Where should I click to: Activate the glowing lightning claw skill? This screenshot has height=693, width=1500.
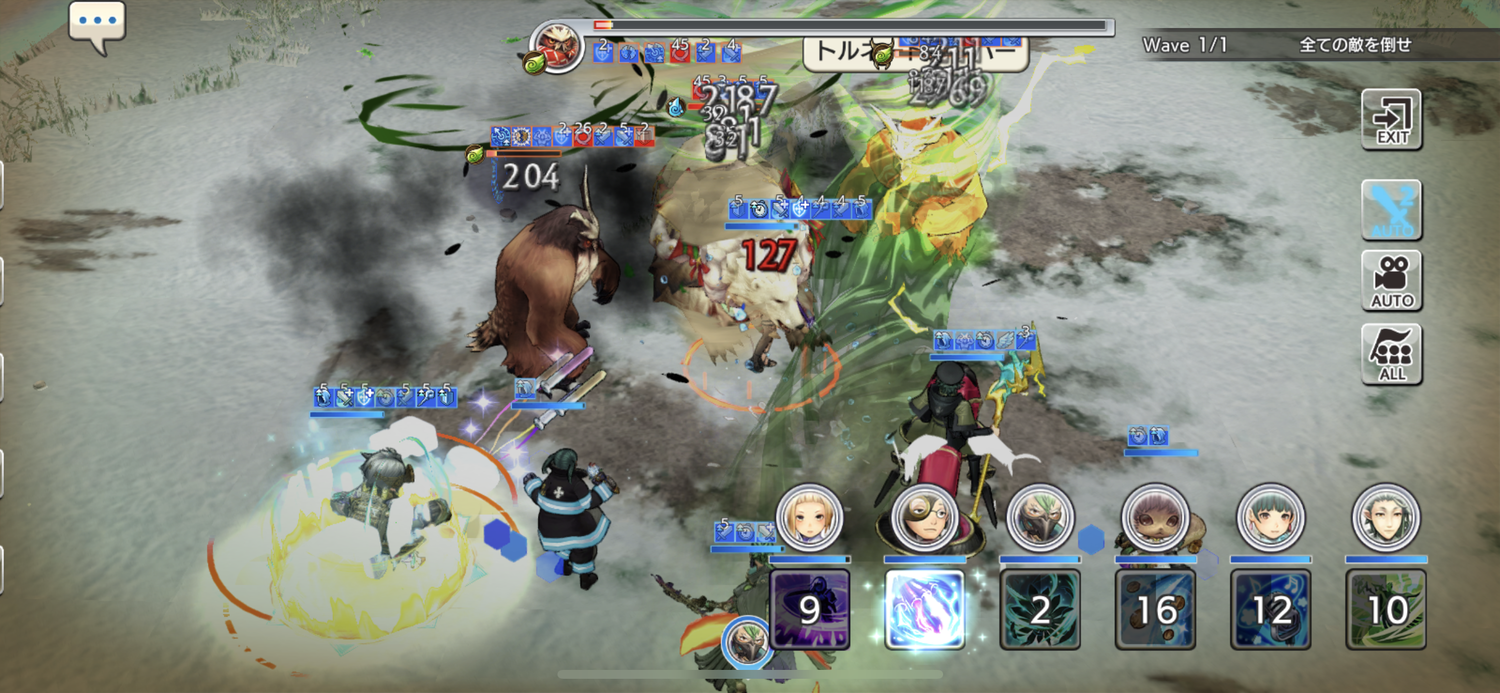tap(925, 609)
